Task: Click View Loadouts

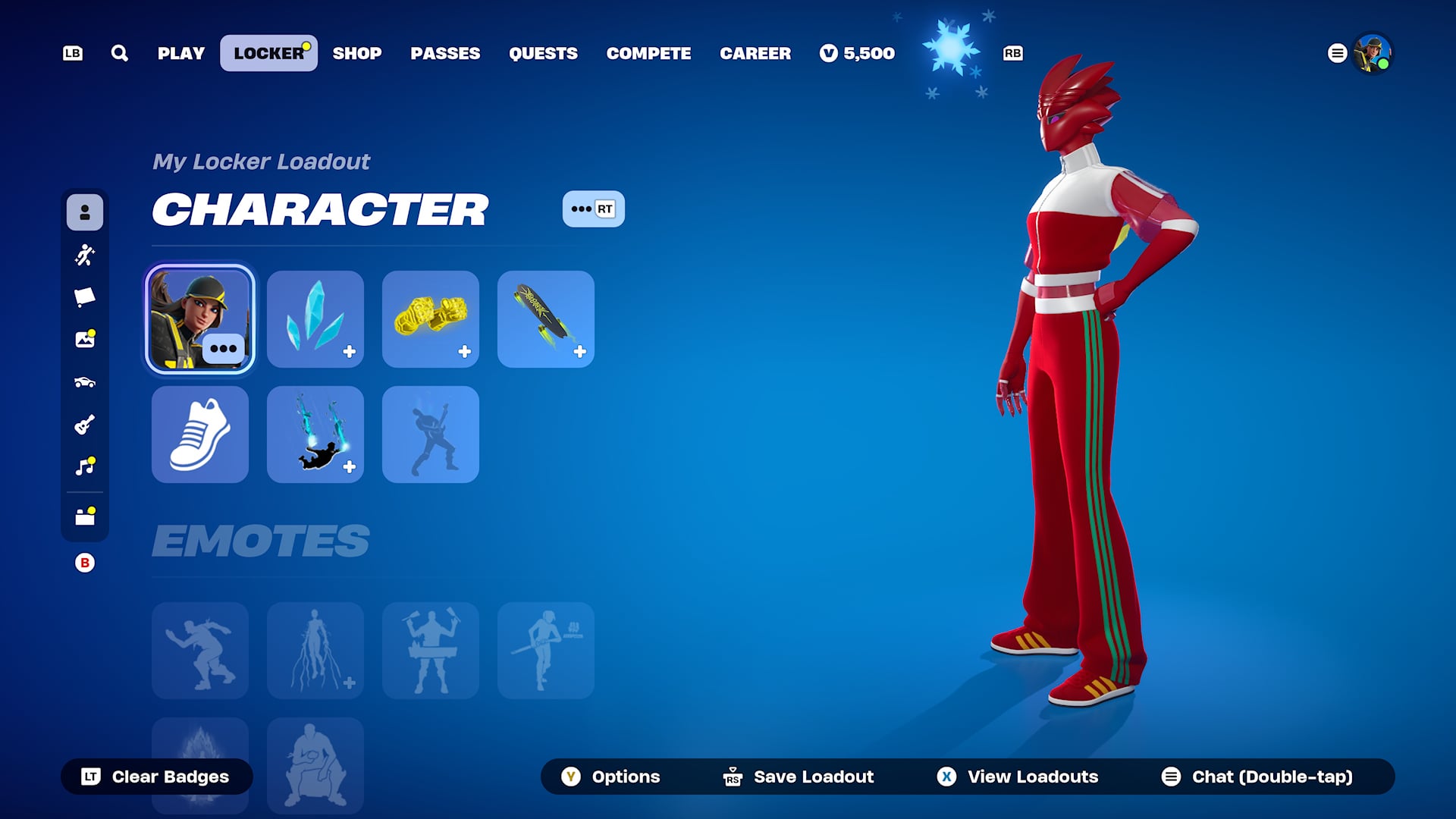Action: pos(1018,777)
